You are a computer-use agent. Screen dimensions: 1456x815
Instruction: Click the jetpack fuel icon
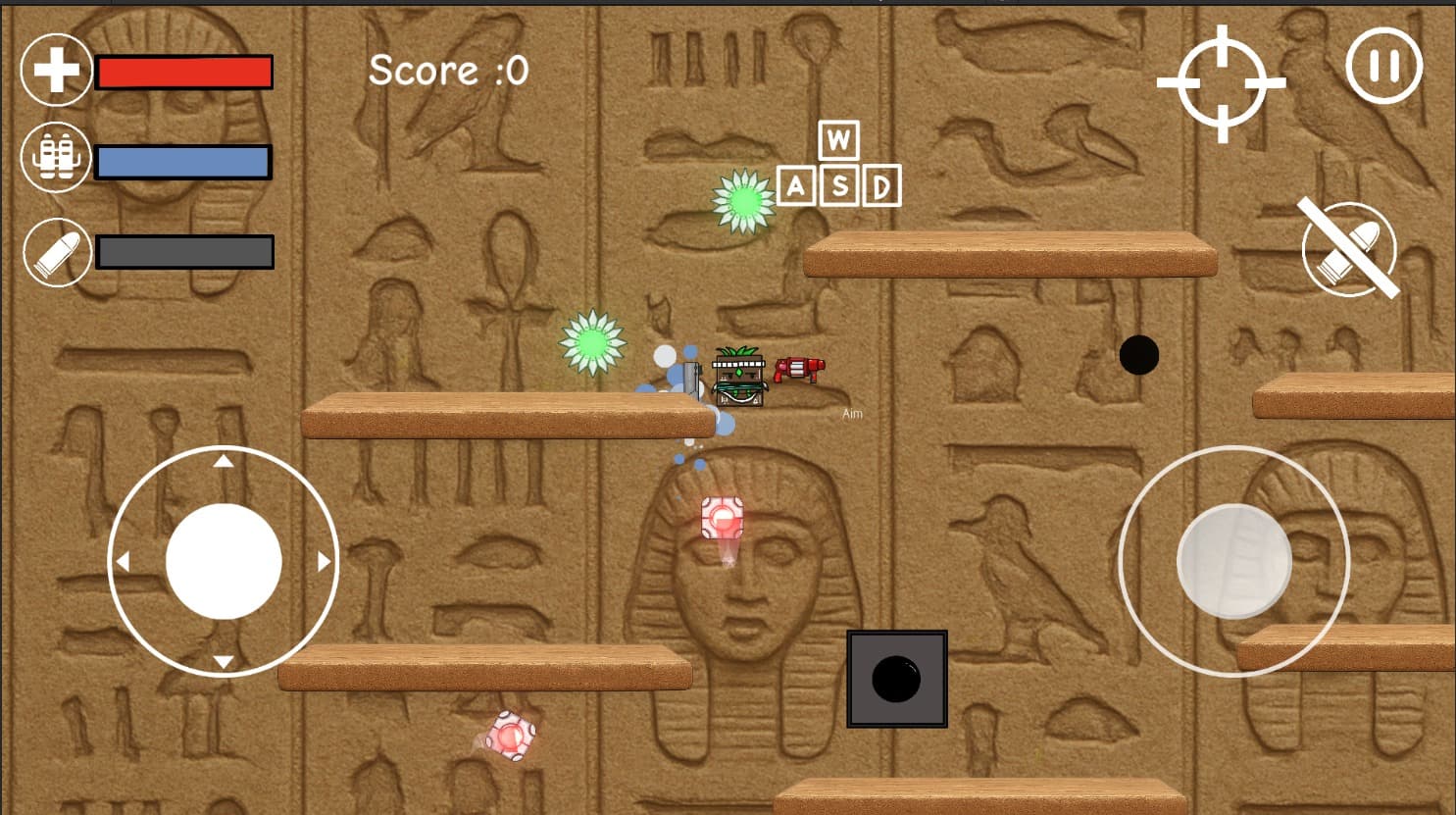[x=56, y=156]
